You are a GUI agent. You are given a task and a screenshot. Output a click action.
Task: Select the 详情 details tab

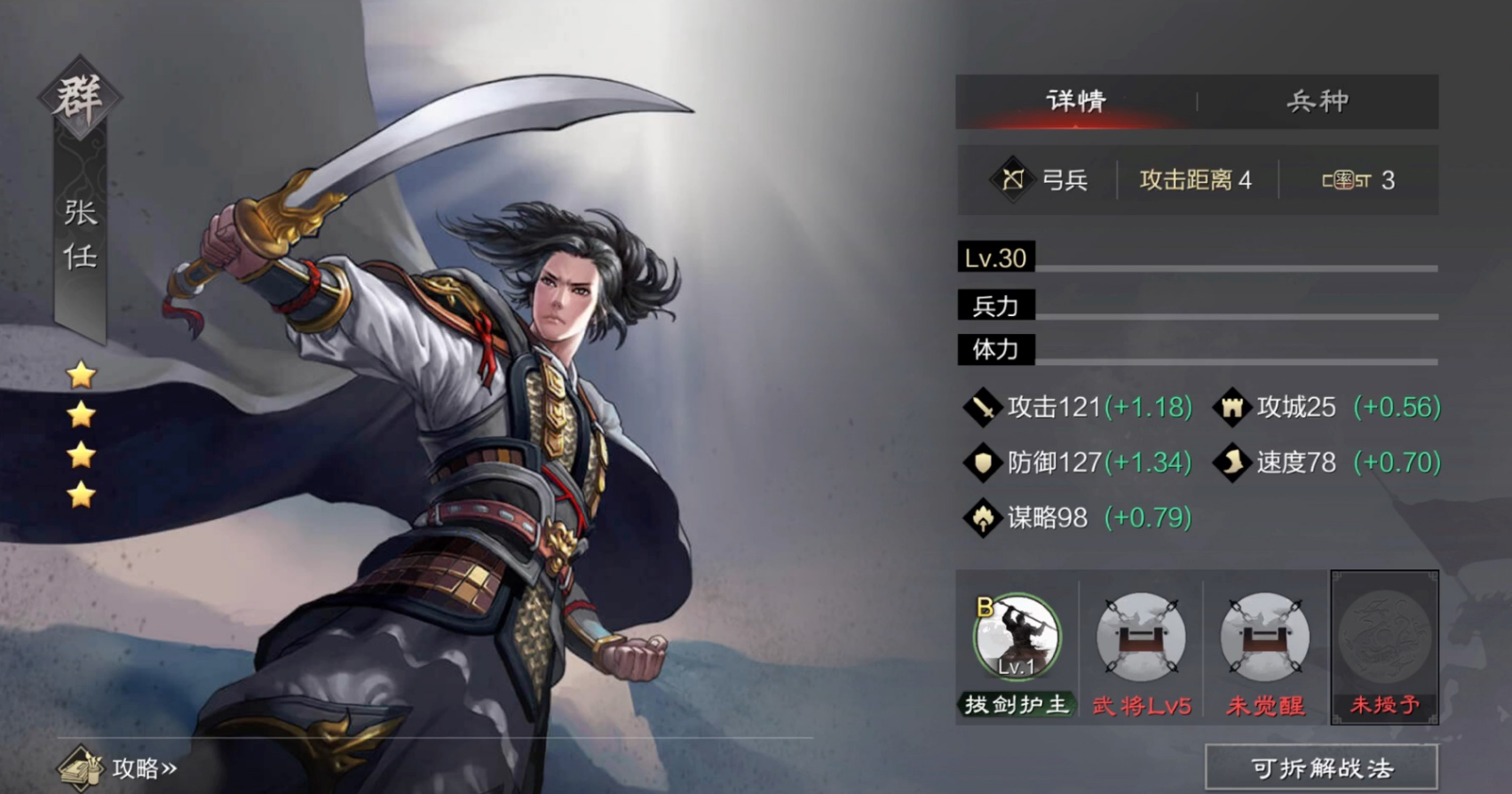(1076, 101)
